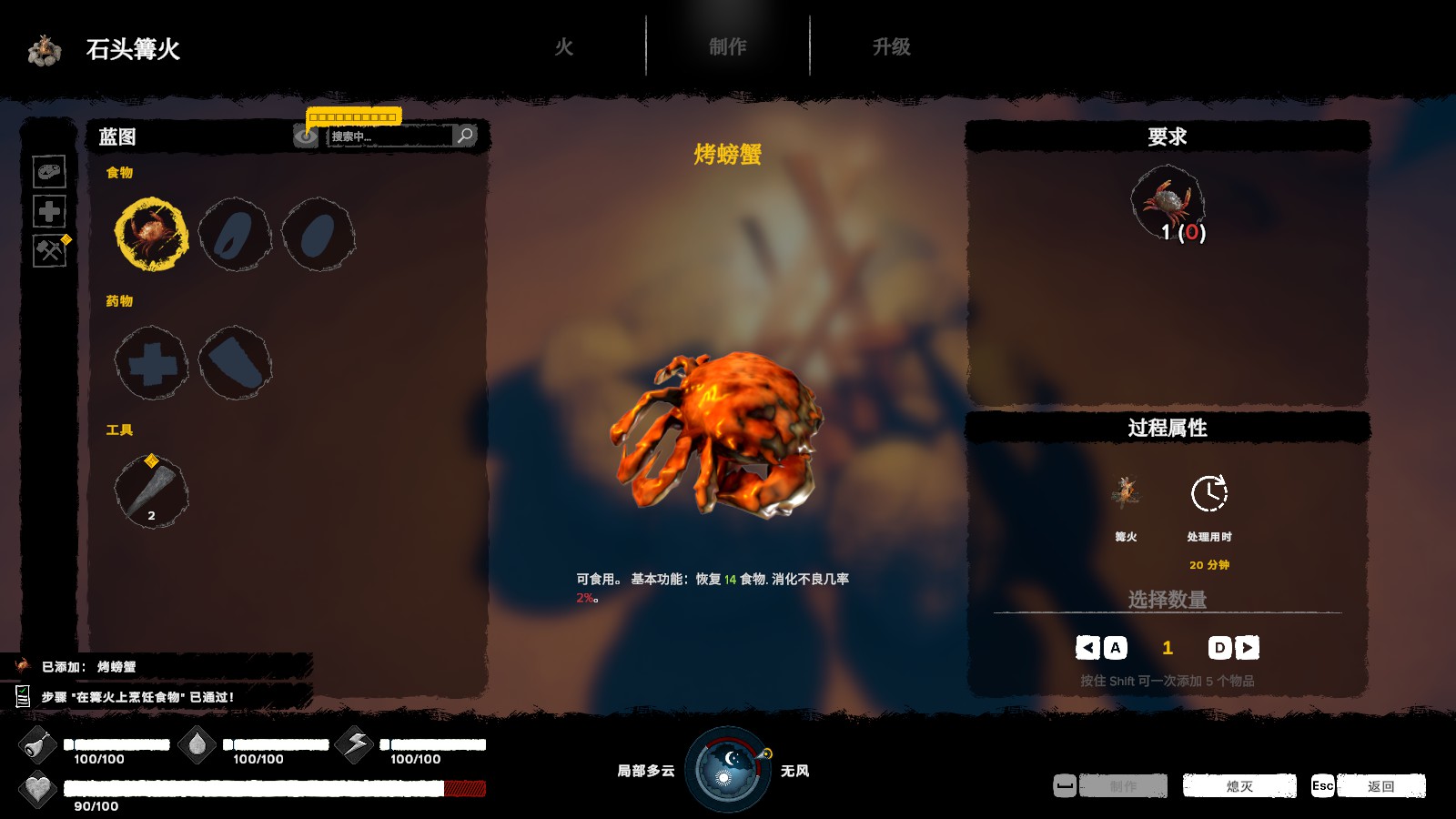Click the 熄灭 extinguish button
The width and height of the screenshot is (1456, 819).
point(1239,786)
